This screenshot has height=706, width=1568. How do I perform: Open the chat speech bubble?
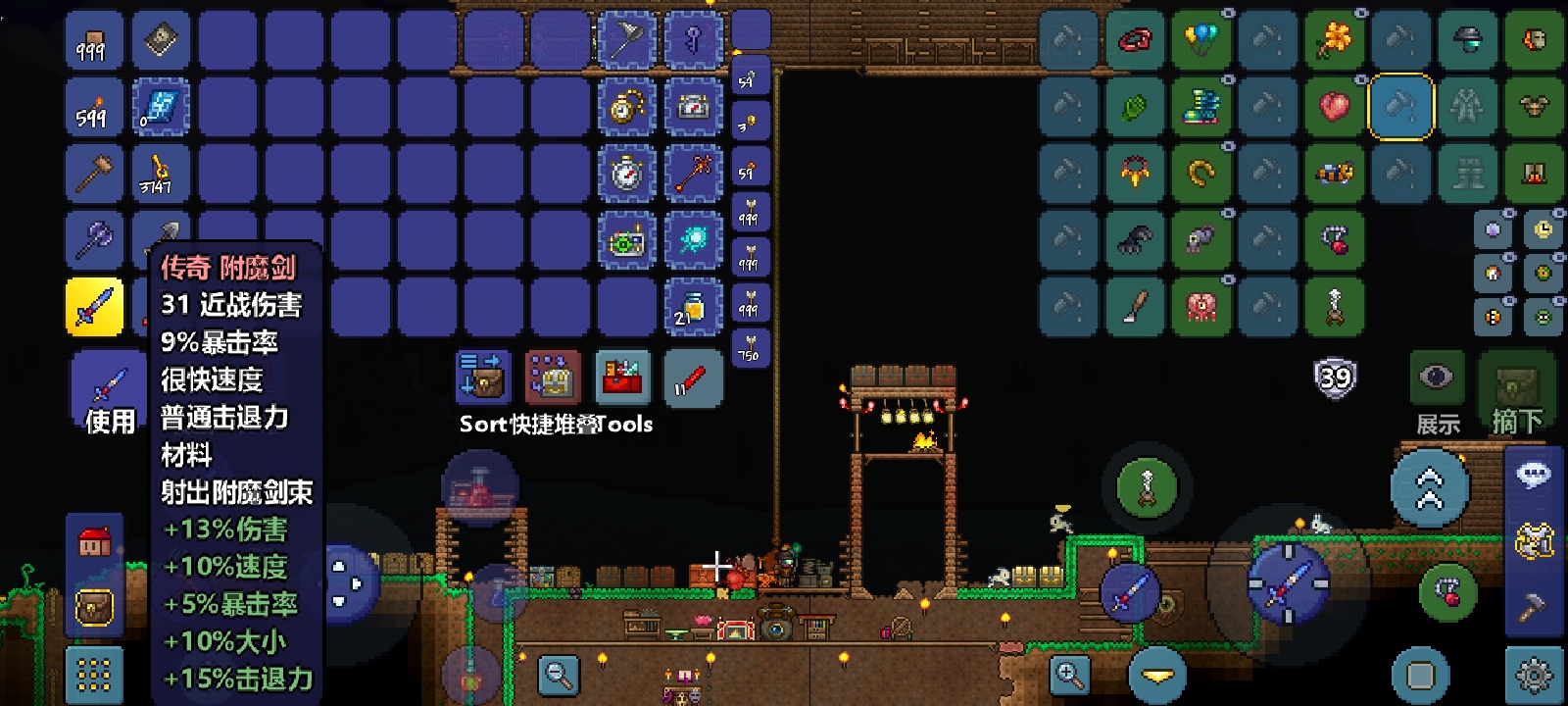click(1534, 477)
